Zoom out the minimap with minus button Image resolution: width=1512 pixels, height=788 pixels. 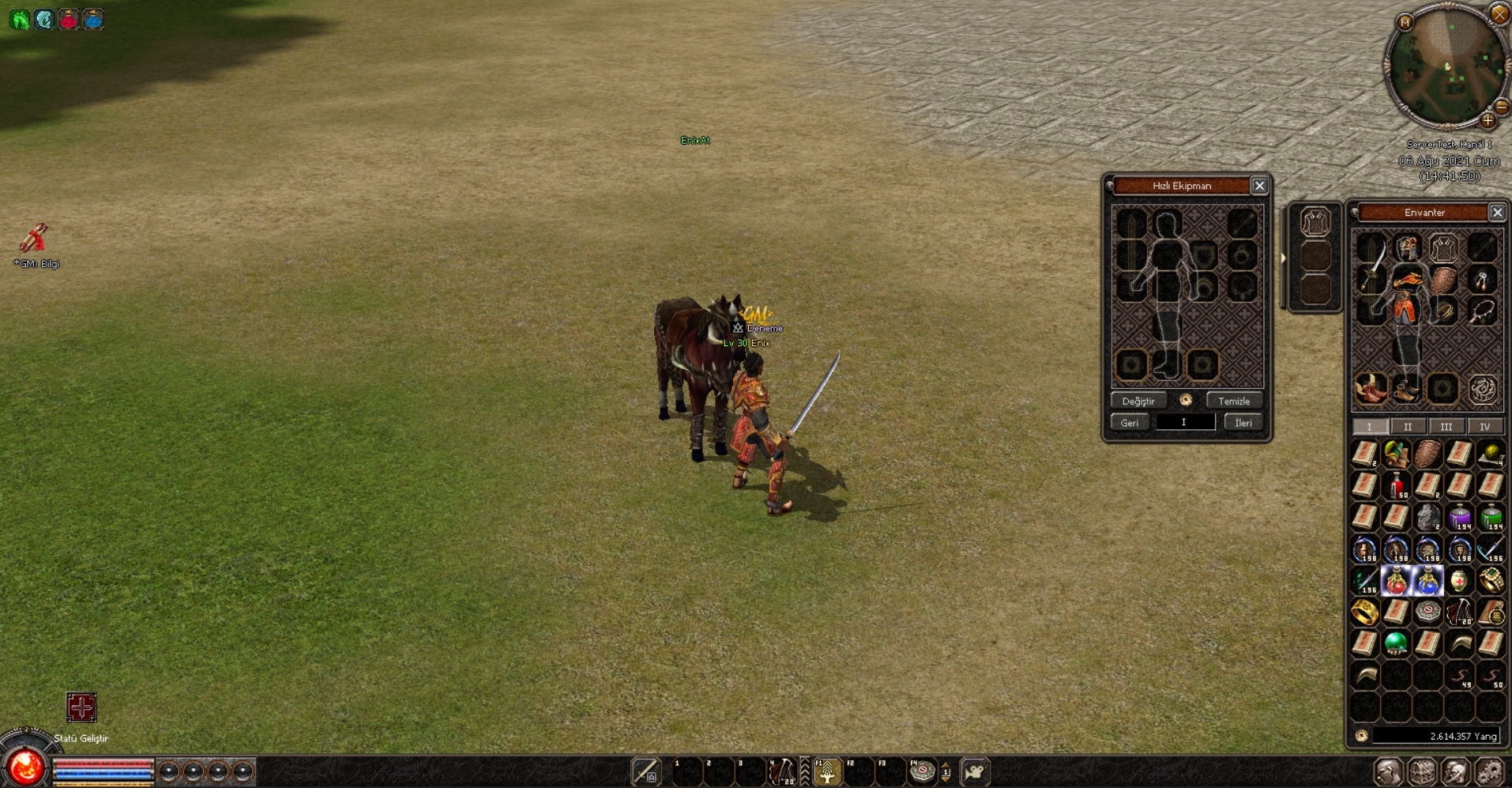pyautogui.click(x=1502, y=107)
